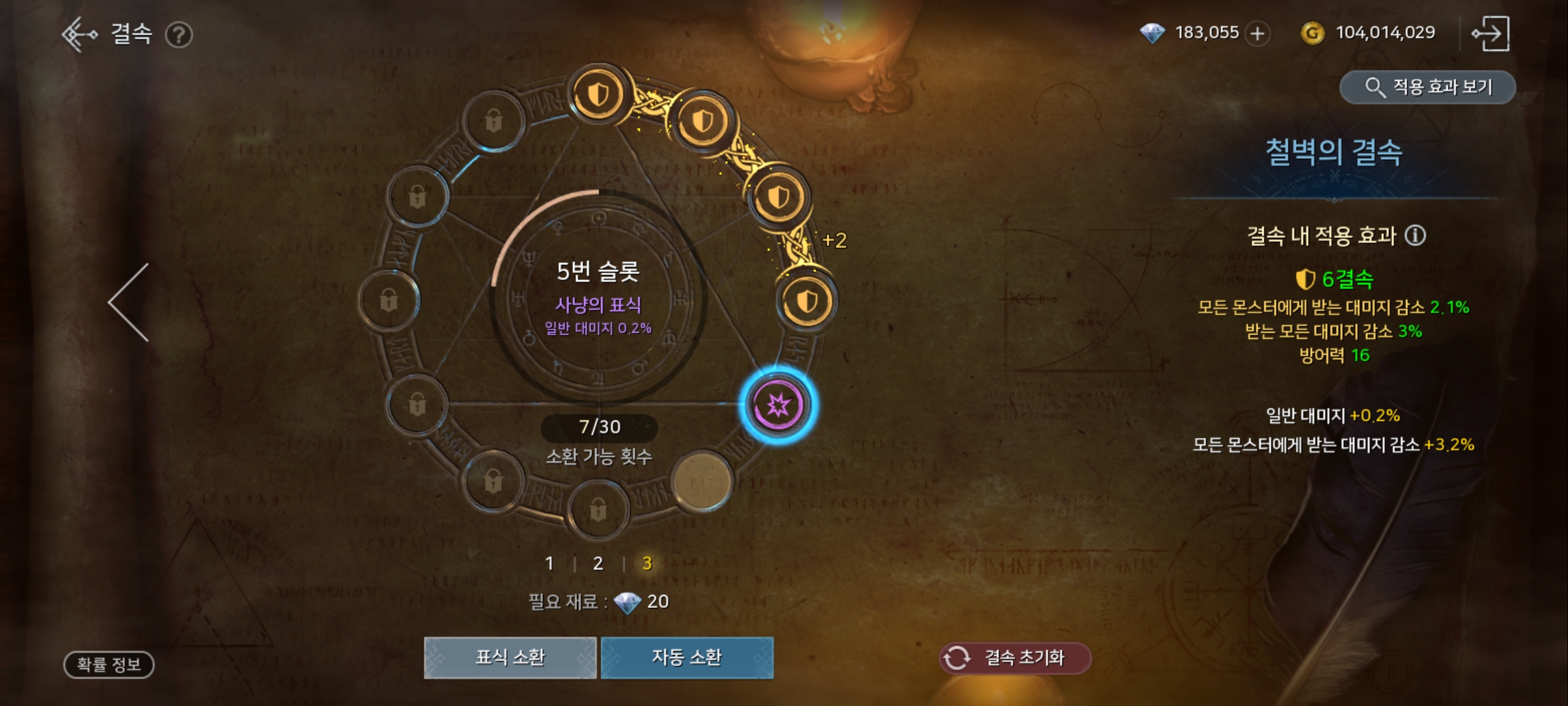
Task: Switch to page 2
Action: click(598, 563)
